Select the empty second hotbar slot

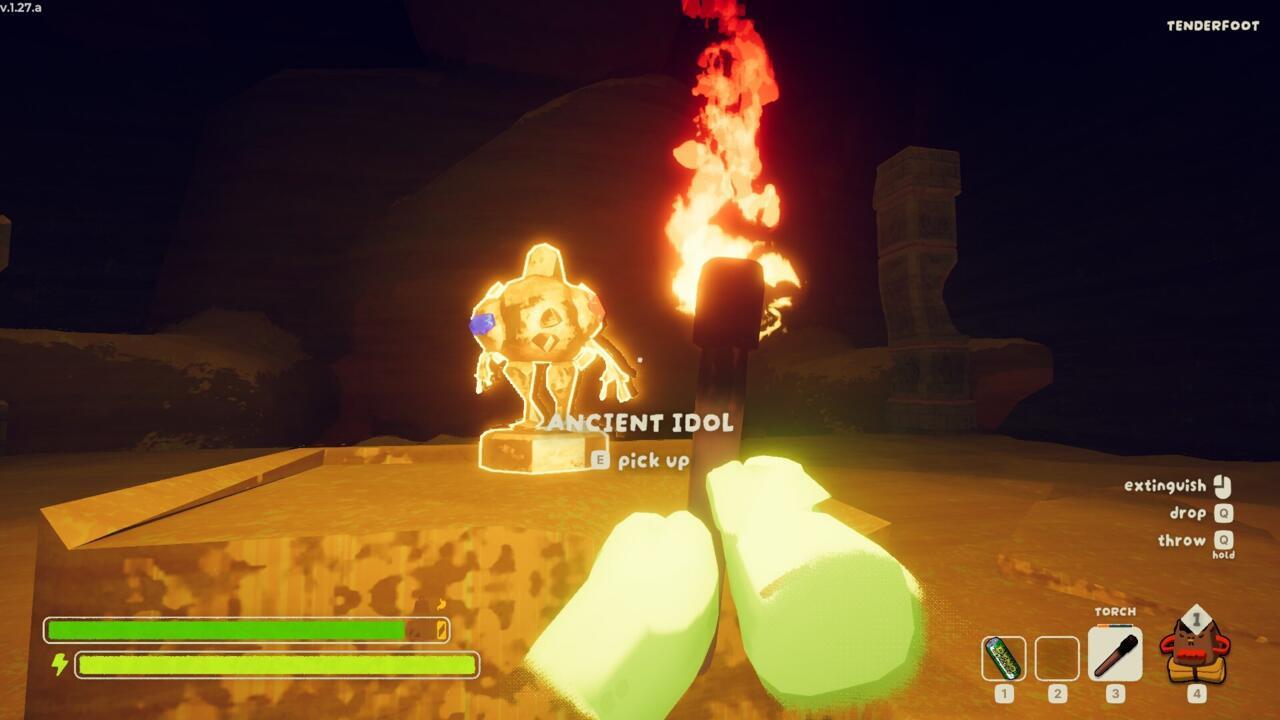pos(1057,658)
